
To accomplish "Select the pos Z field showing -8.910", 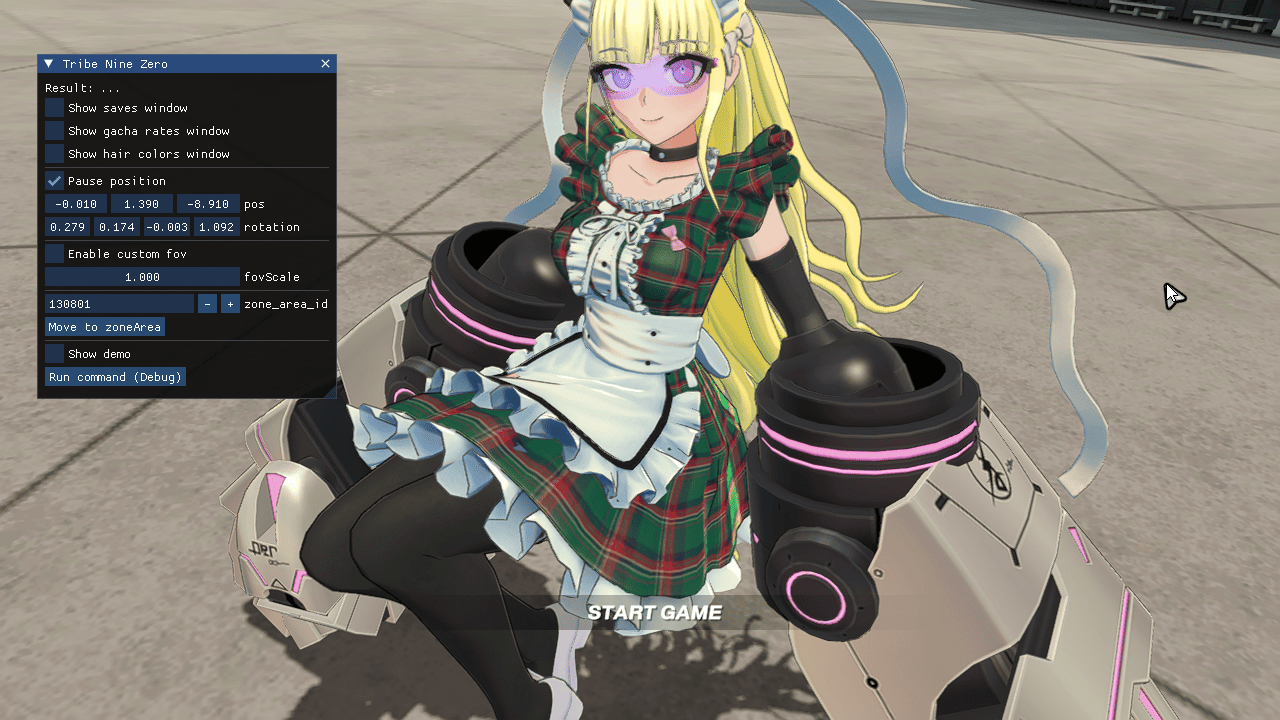I will [208, 203].
